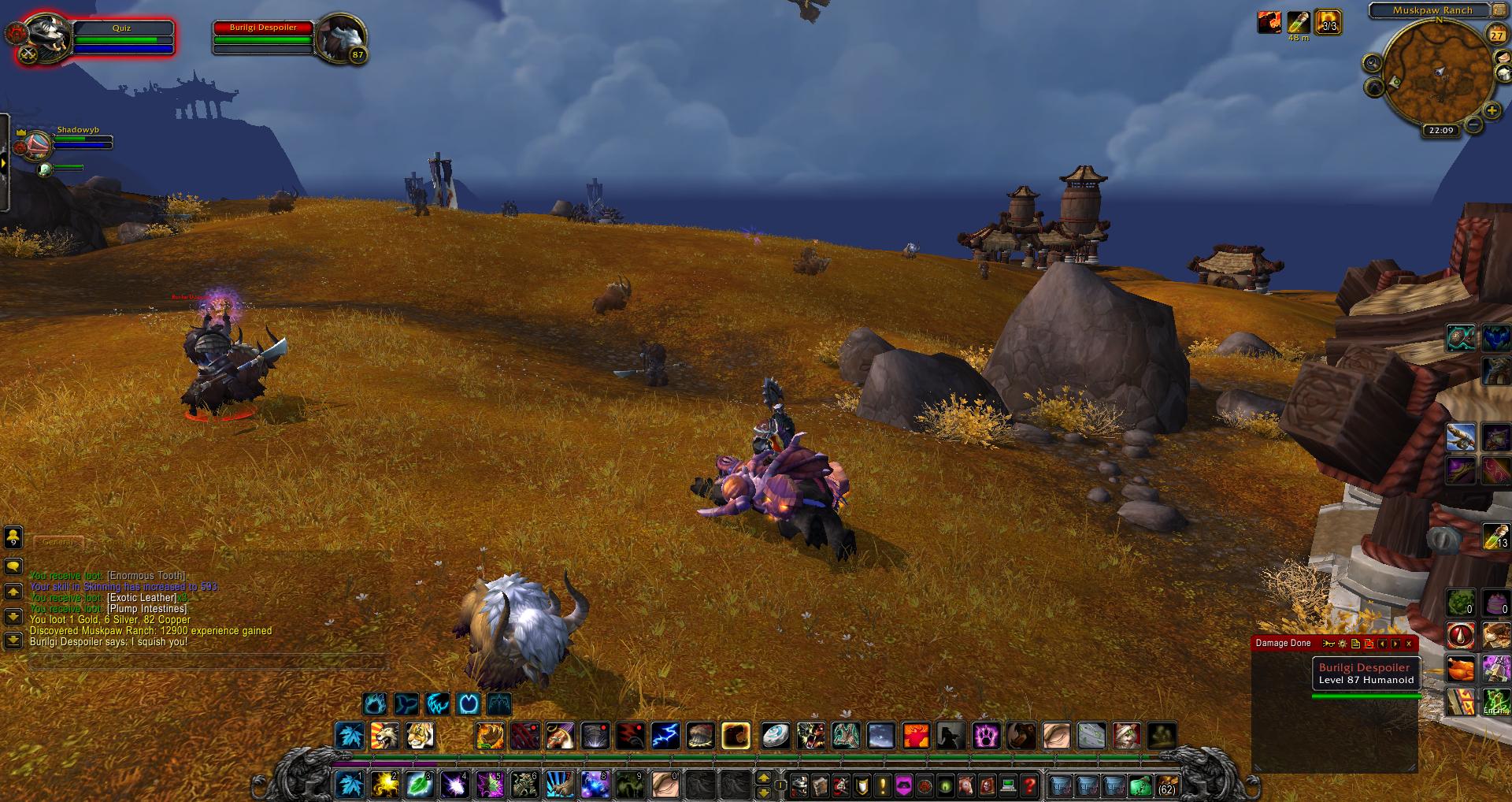Switch to the tiger cat form icon

420,736
